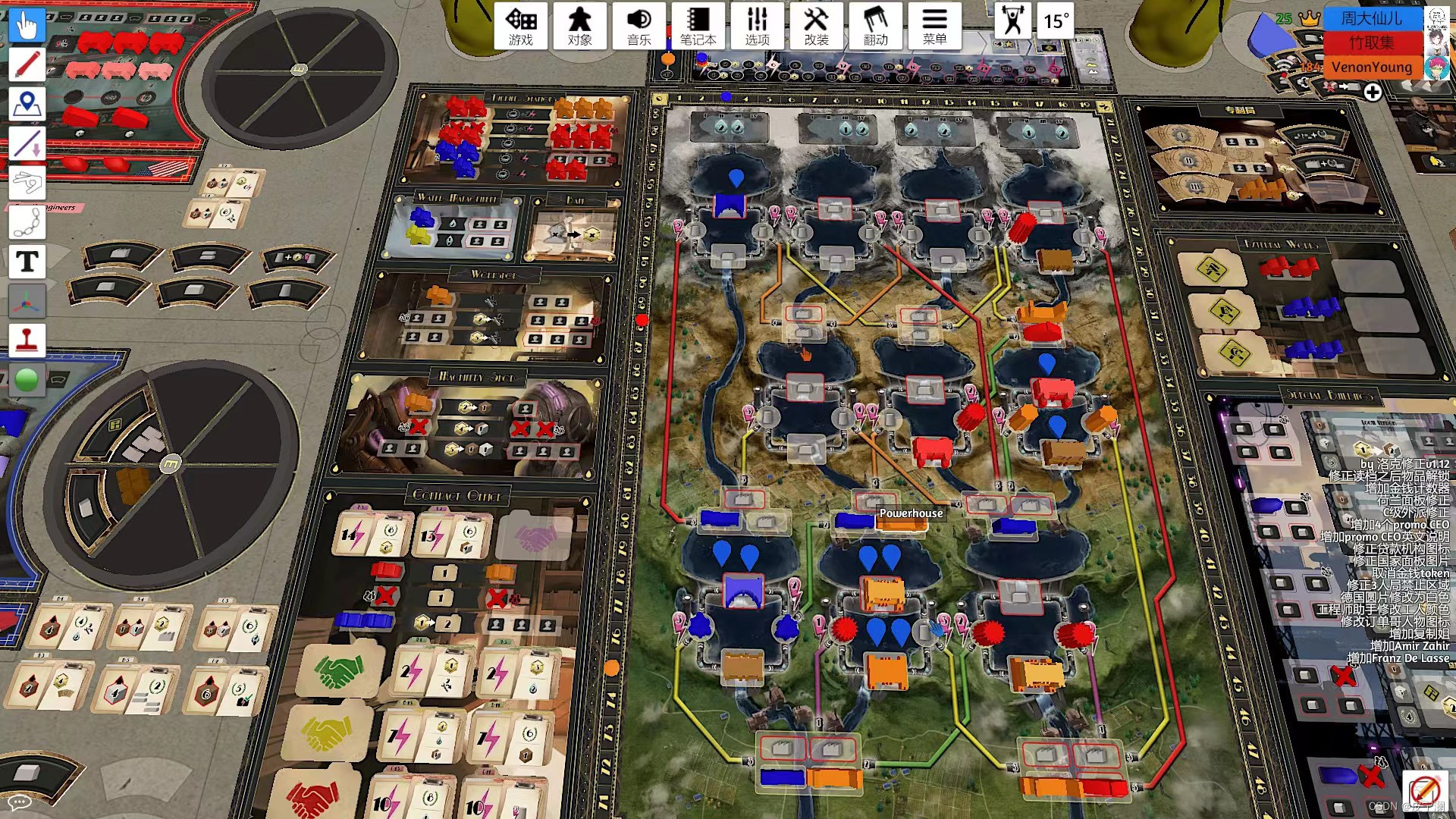Select the hand grab tool
This screenshot has height=819, width=1456.
click(27, 26)
